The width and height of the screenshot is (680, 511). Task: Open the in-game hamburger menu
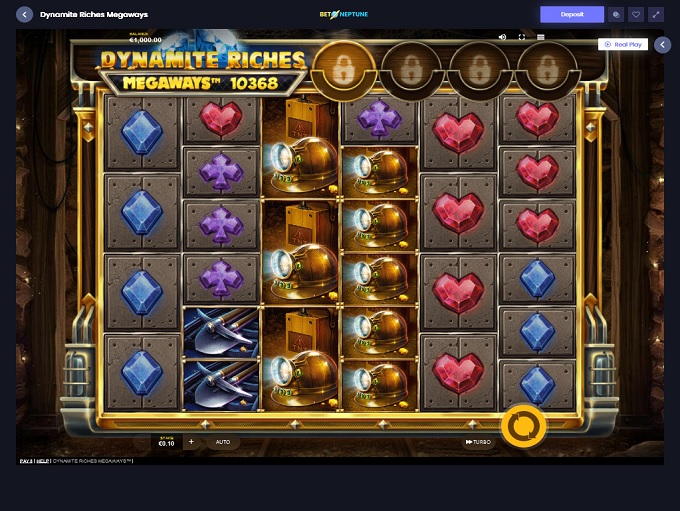point(541,37)
